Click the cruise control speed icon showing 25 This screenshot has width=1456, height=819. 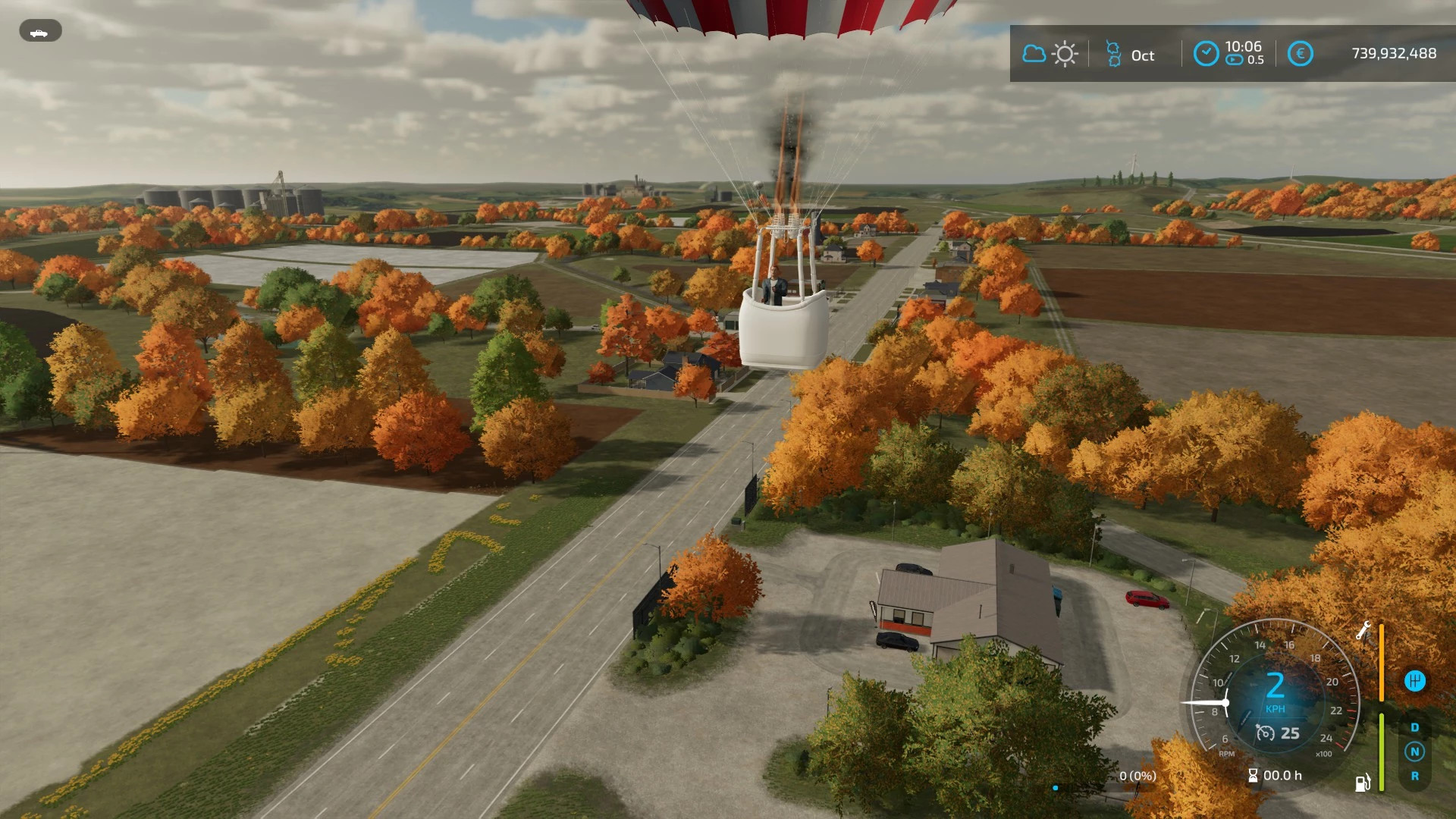1266,733
